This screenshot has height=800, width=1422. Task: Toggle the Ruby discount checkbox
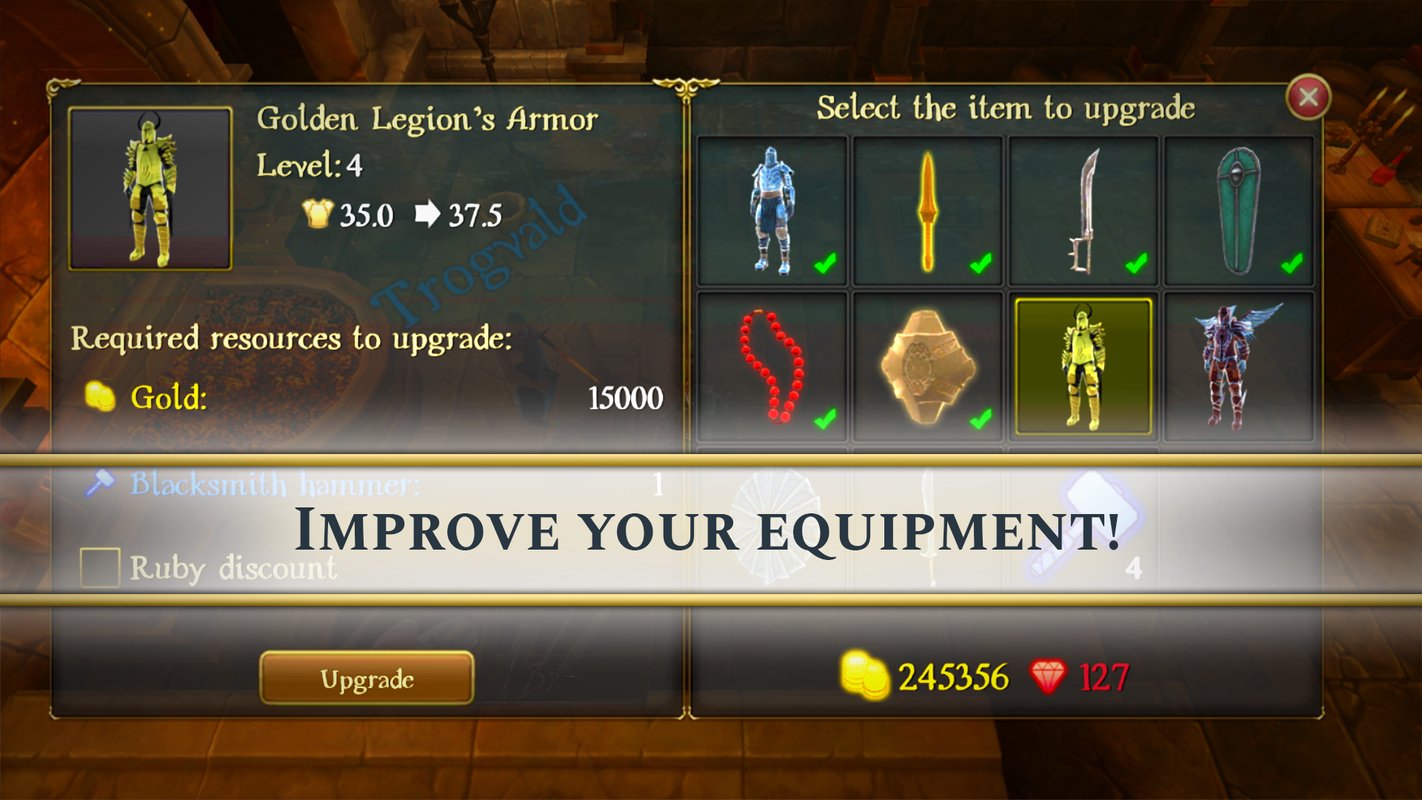(100, 567)
